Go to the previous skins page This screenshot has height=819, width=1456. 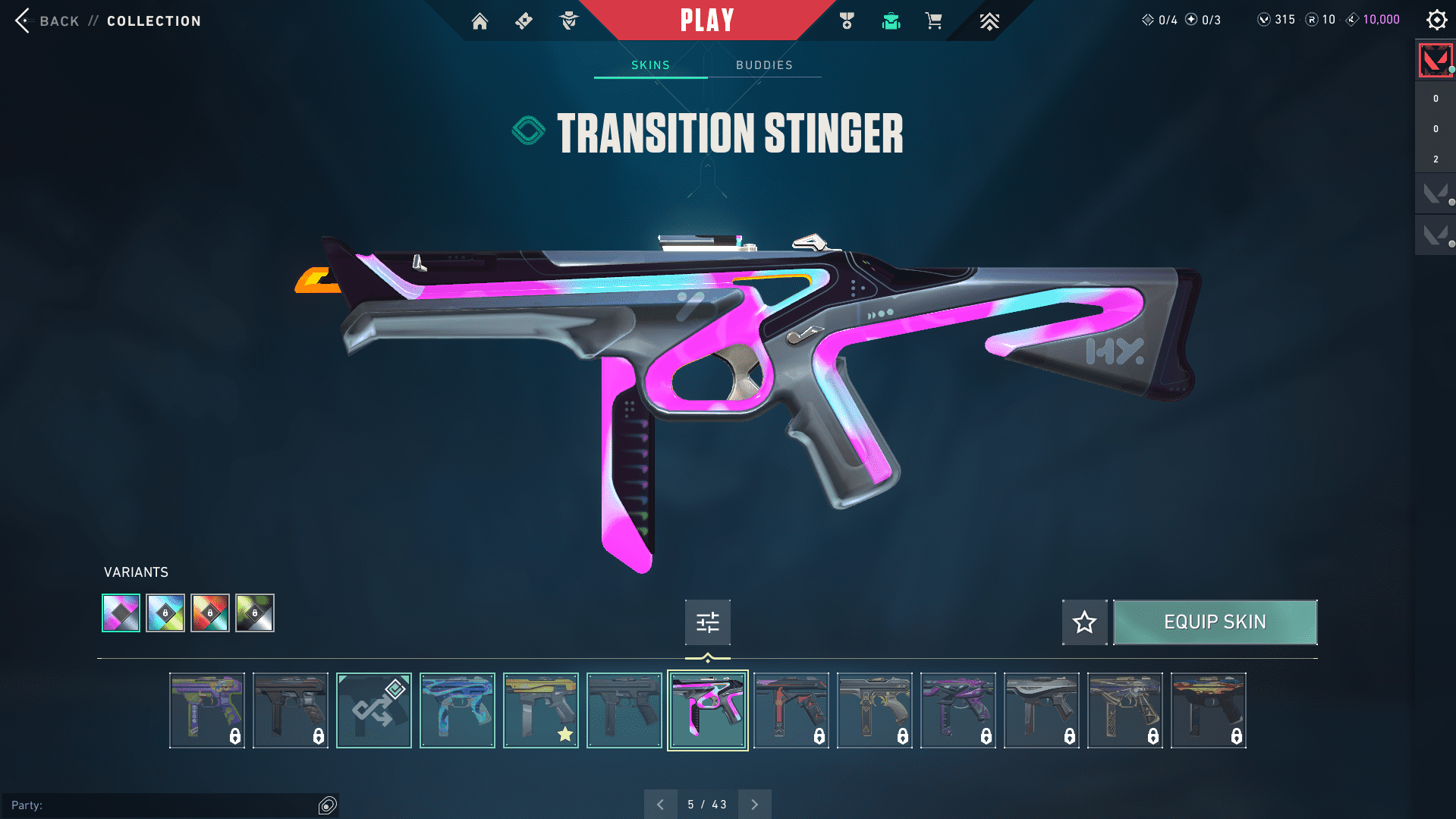tap(660, 805)
